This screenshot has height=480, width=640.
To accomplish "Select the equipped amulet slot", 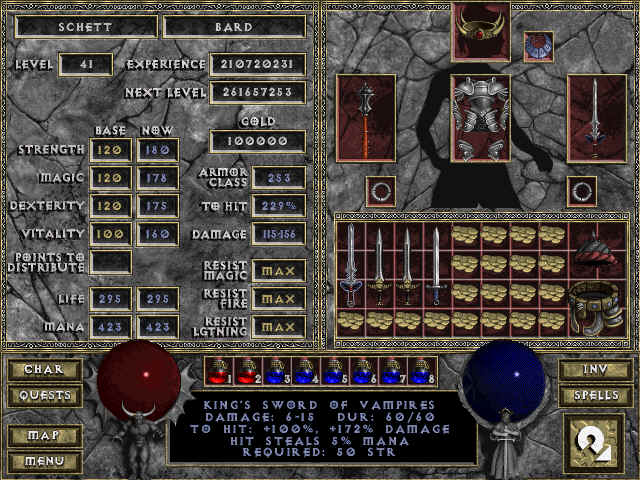I will click(x=538, y=46).
